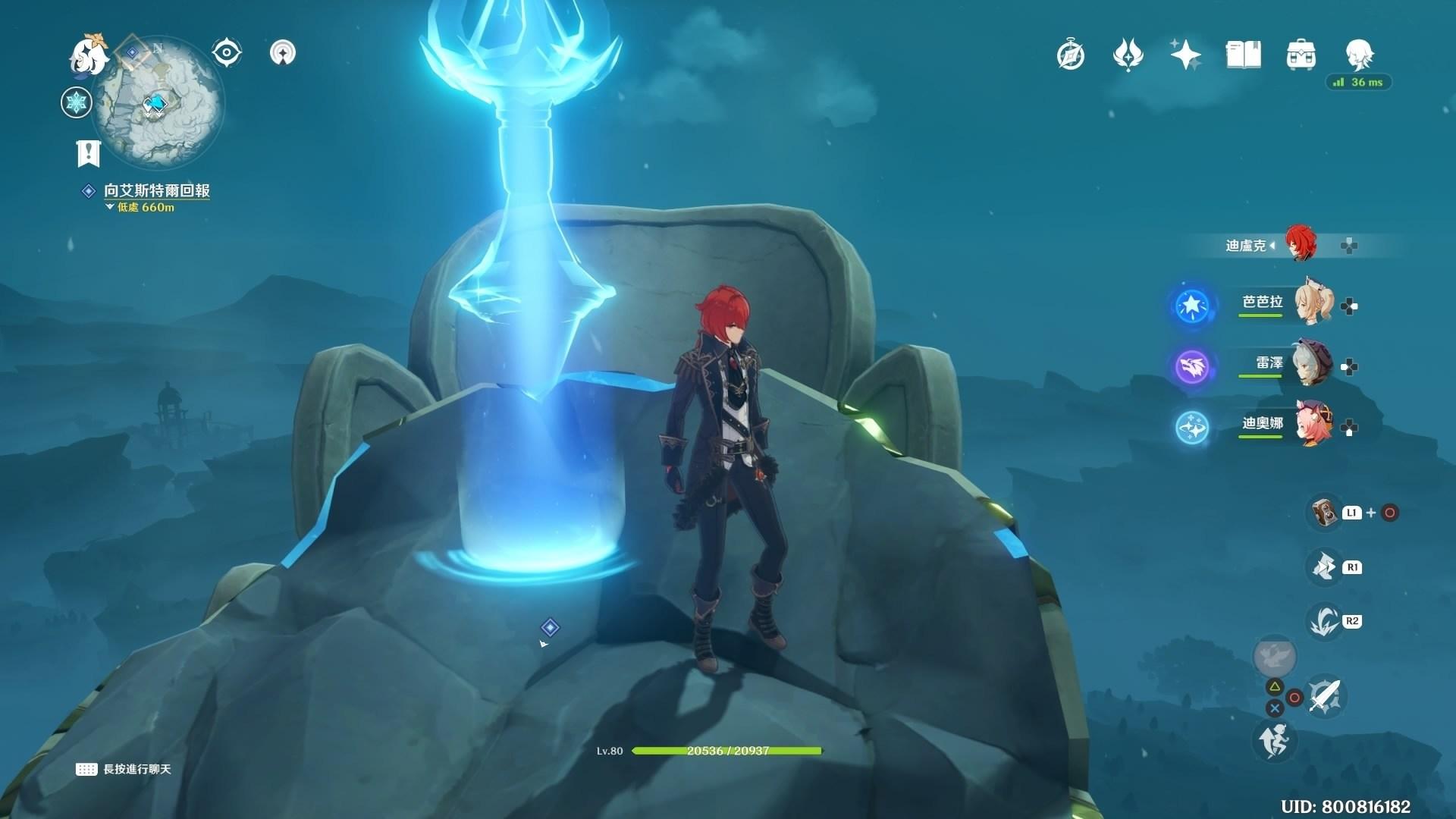Open the adventurer handbook book icon
Screen dimensions: 1456x819
[x=1243, y=55]
